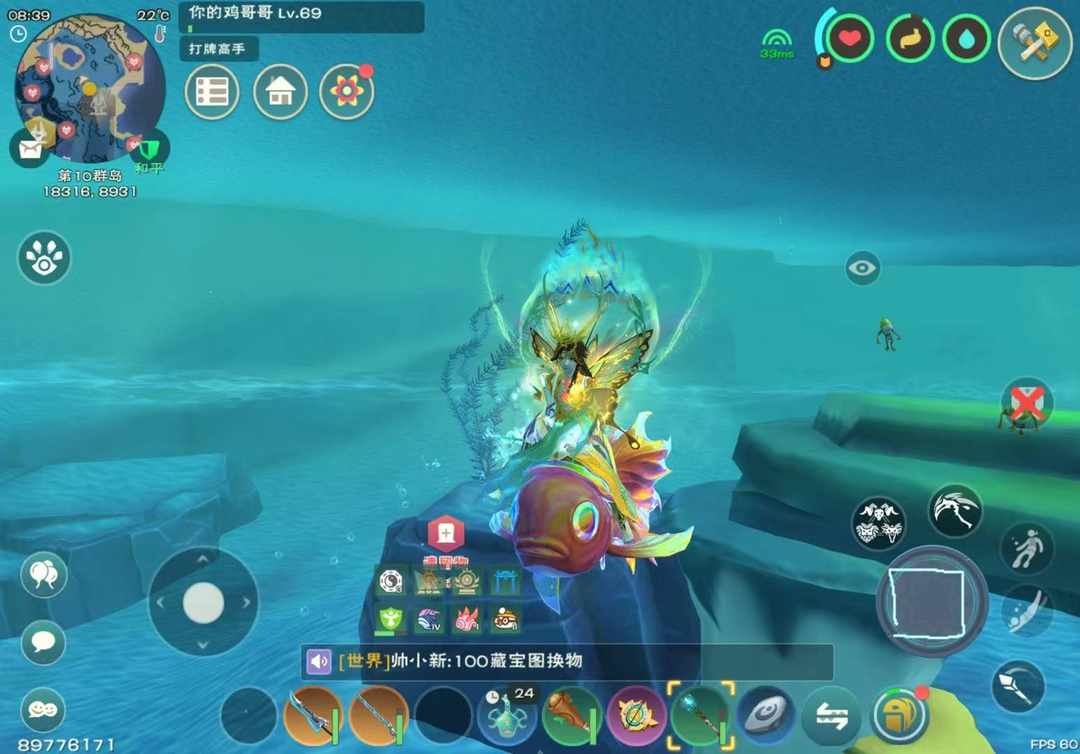Tap the swap arrows hotbar button
This screenshot has width=1080, height=754.
(x=832, y=717)
